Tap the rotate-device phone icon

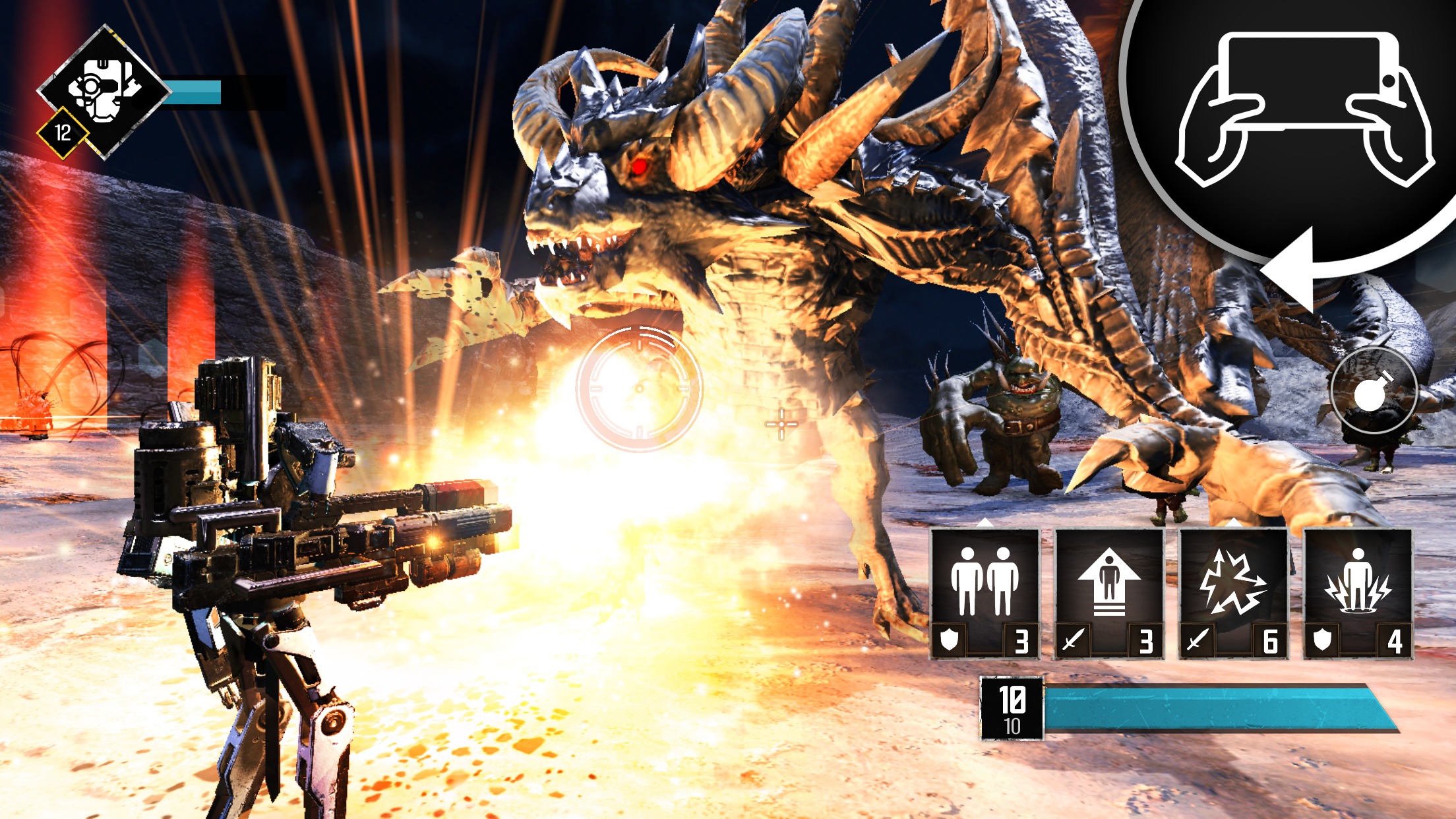coord(1304,109)
